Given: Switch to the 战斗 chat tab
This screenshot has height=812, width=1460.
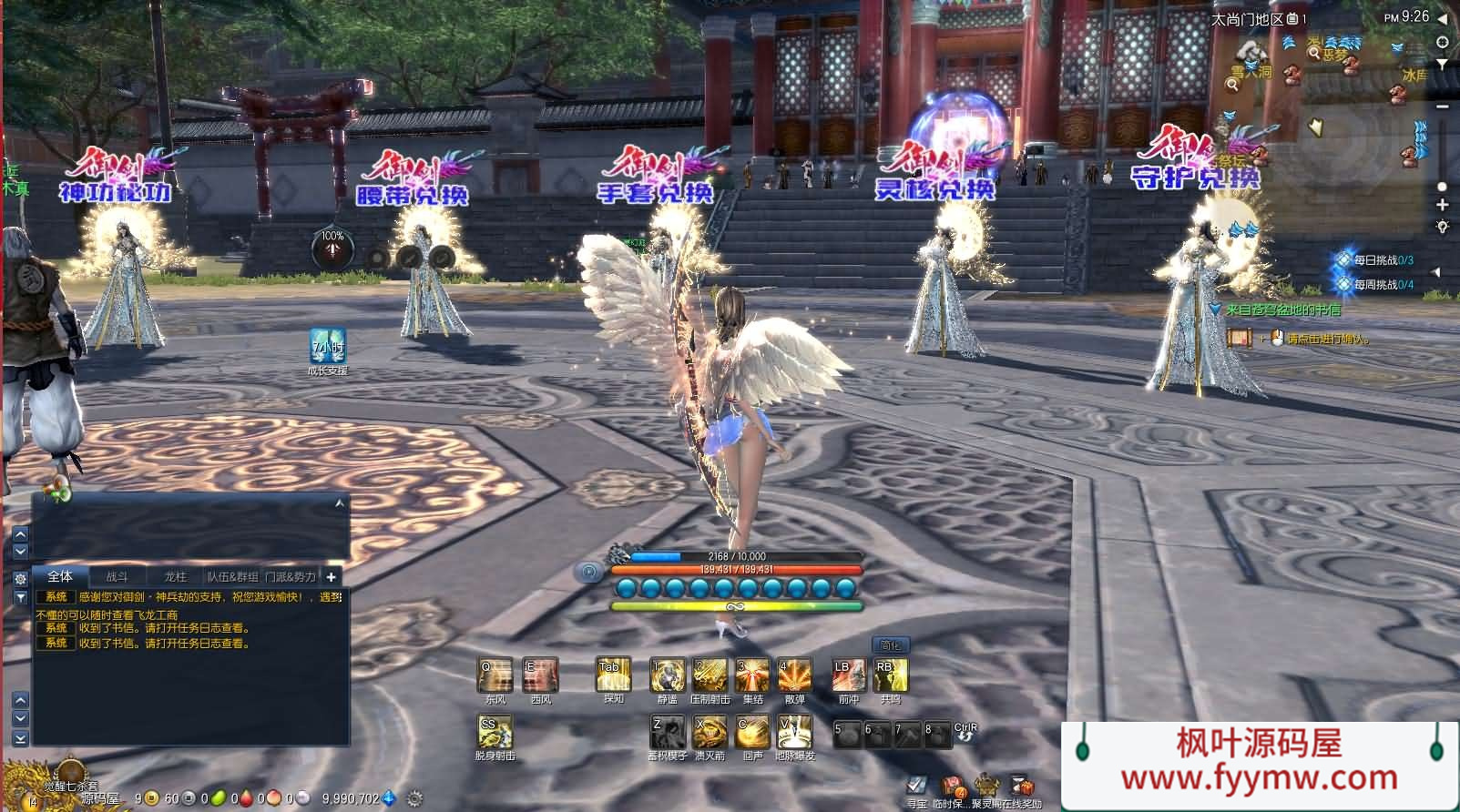Looking at the screenshot, I should click(117, 576).
